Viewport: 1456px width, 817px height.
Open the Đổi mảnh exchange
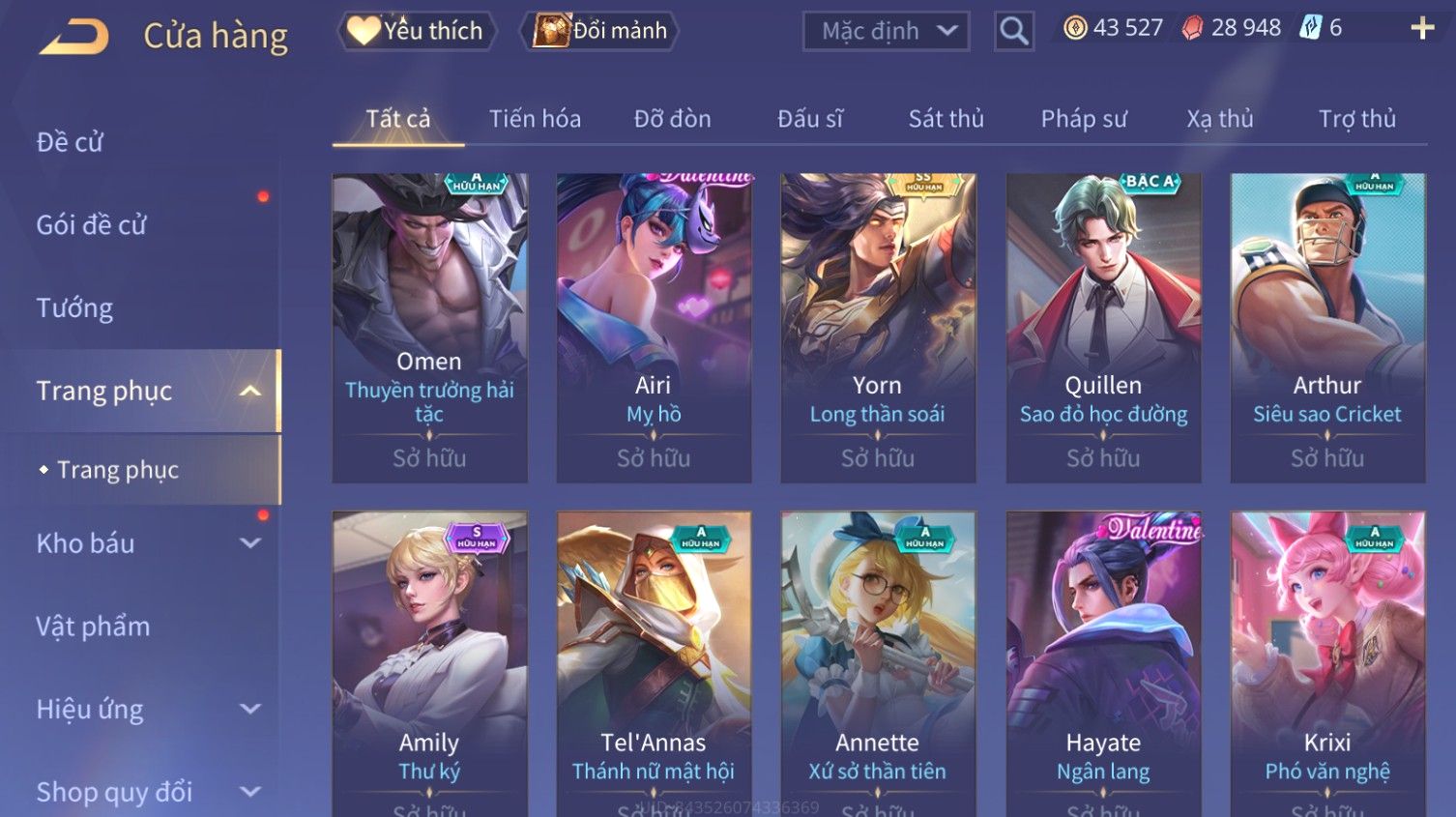coord(600,31)
